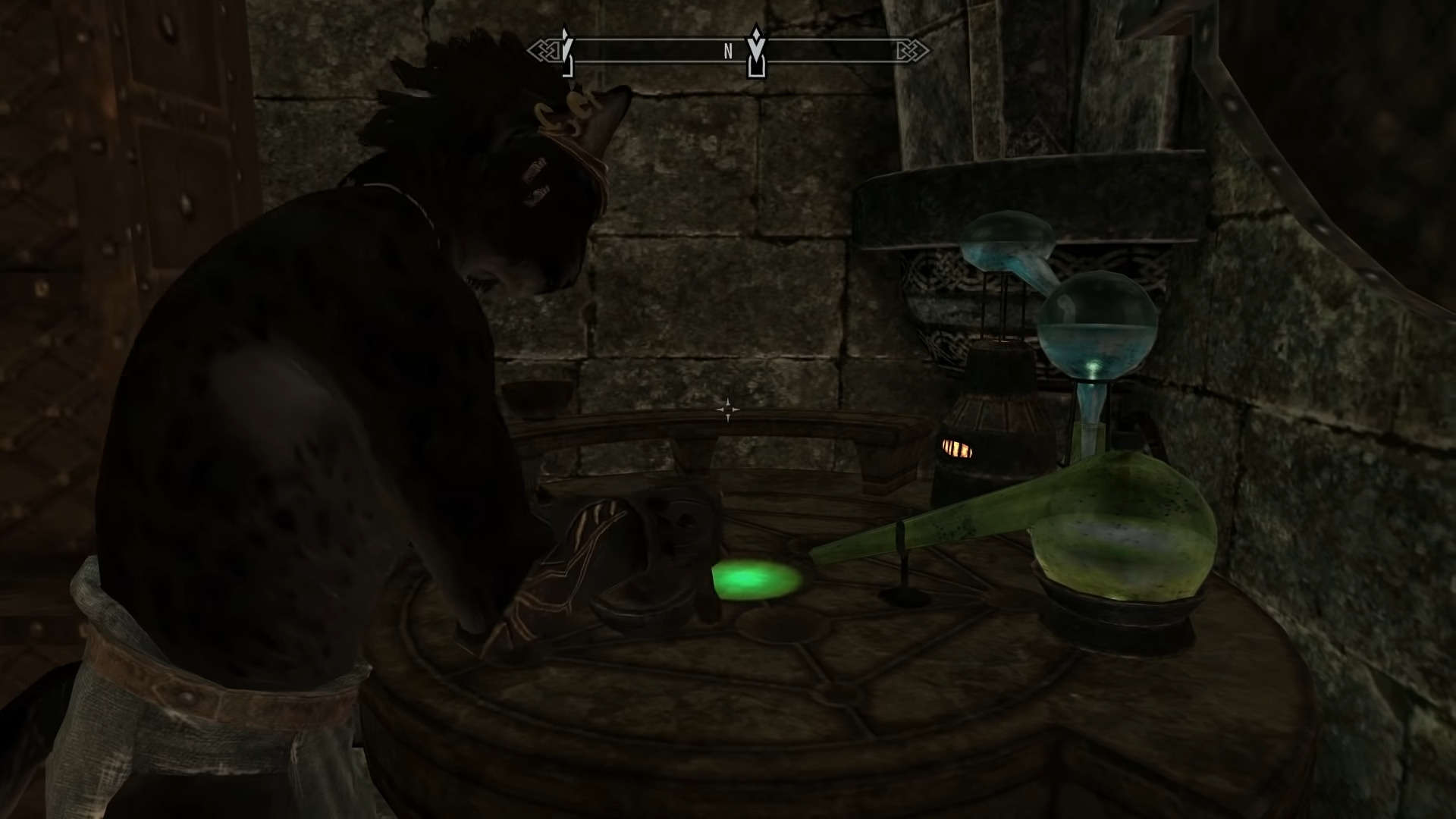Click the north marker on the compass
The height and width of the screenshot is (819, 1456).
[727, 52]
